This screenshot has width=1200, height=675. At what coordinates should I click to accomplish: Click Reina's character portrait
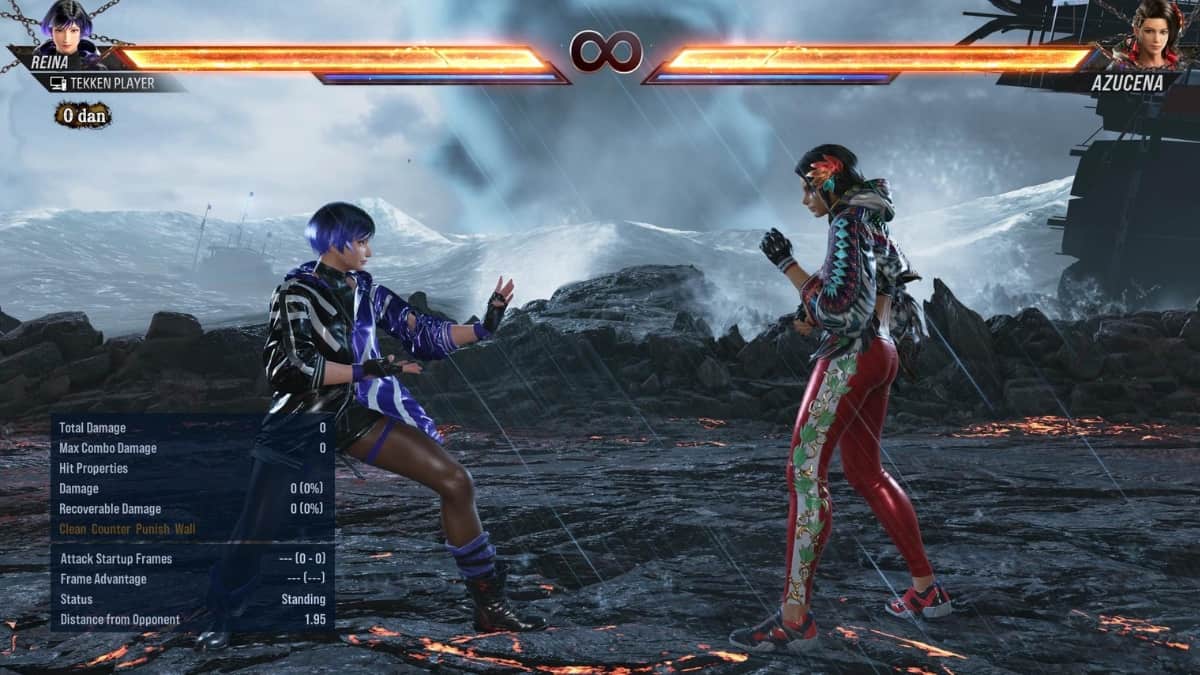pyautogui.click(x=66, y=28)
